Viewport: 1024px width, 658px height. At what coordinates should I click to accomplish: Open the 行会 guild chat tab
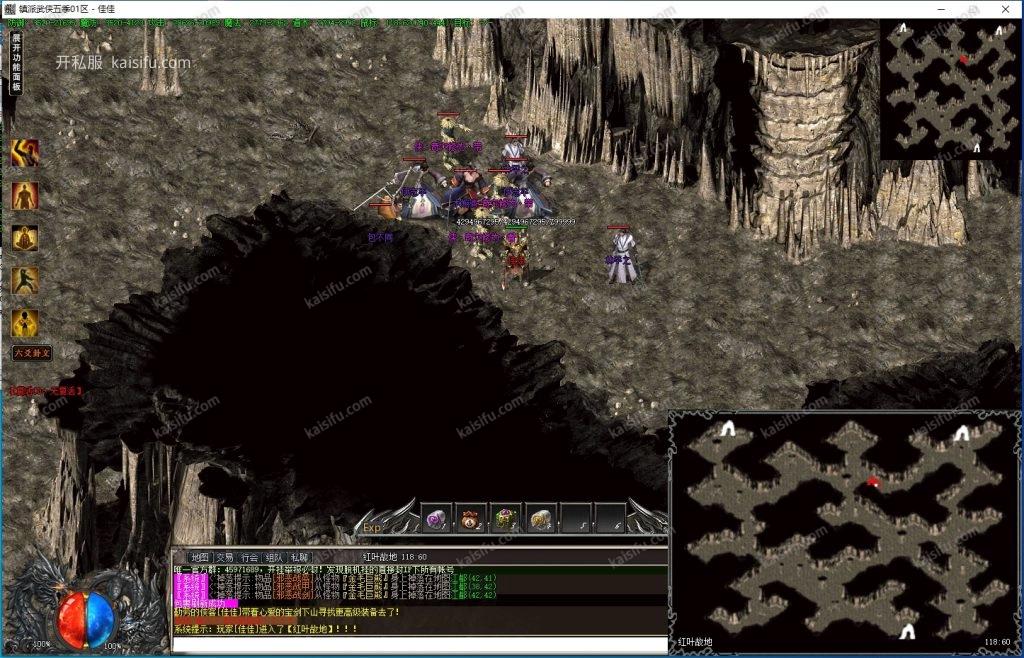(x=249, y=557)
